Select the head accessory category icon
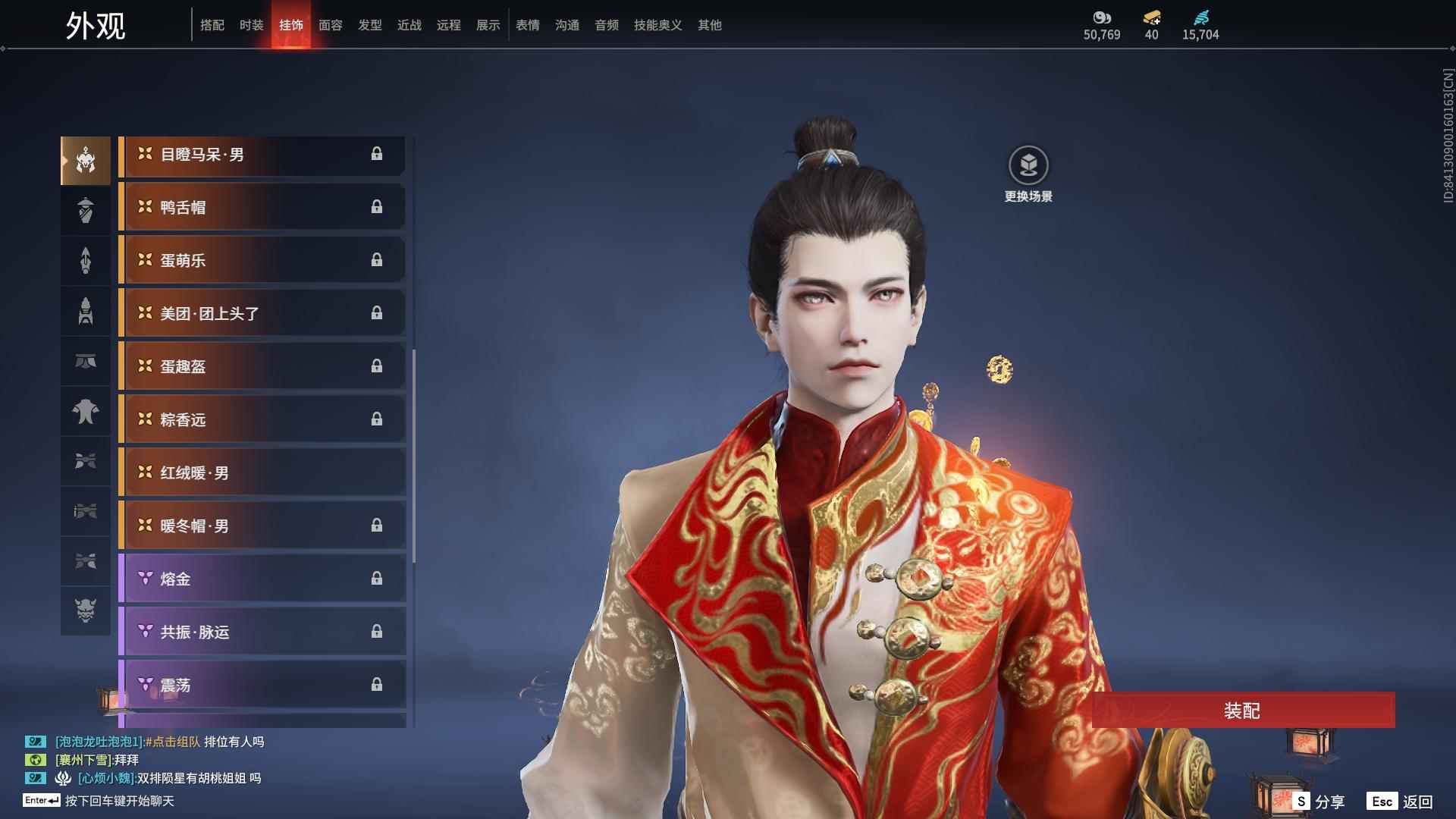Viewport: 1456px width, 819px height. (86, 160)
